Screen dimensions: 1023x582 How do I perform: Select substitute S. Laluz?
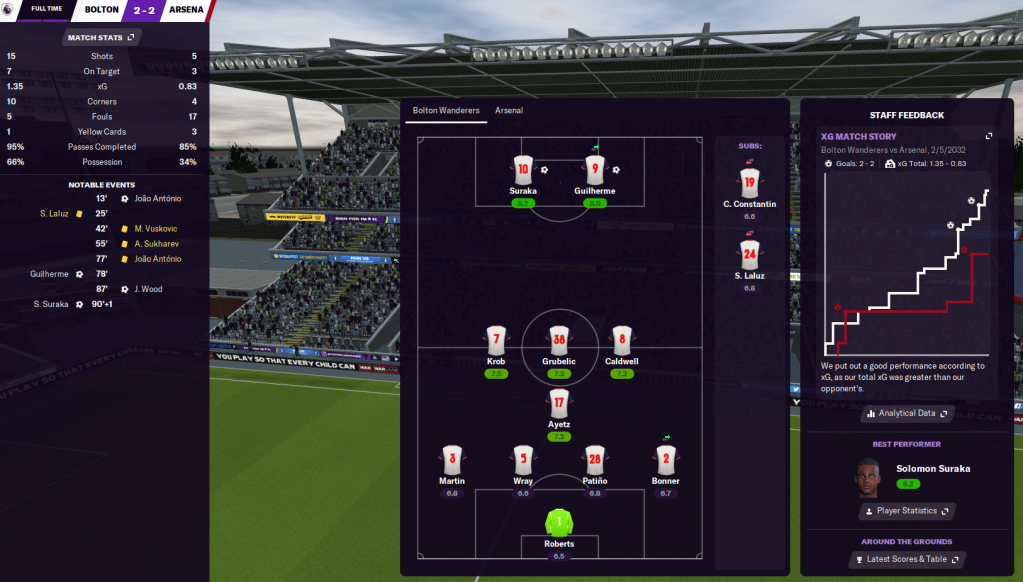coord(749,255)
